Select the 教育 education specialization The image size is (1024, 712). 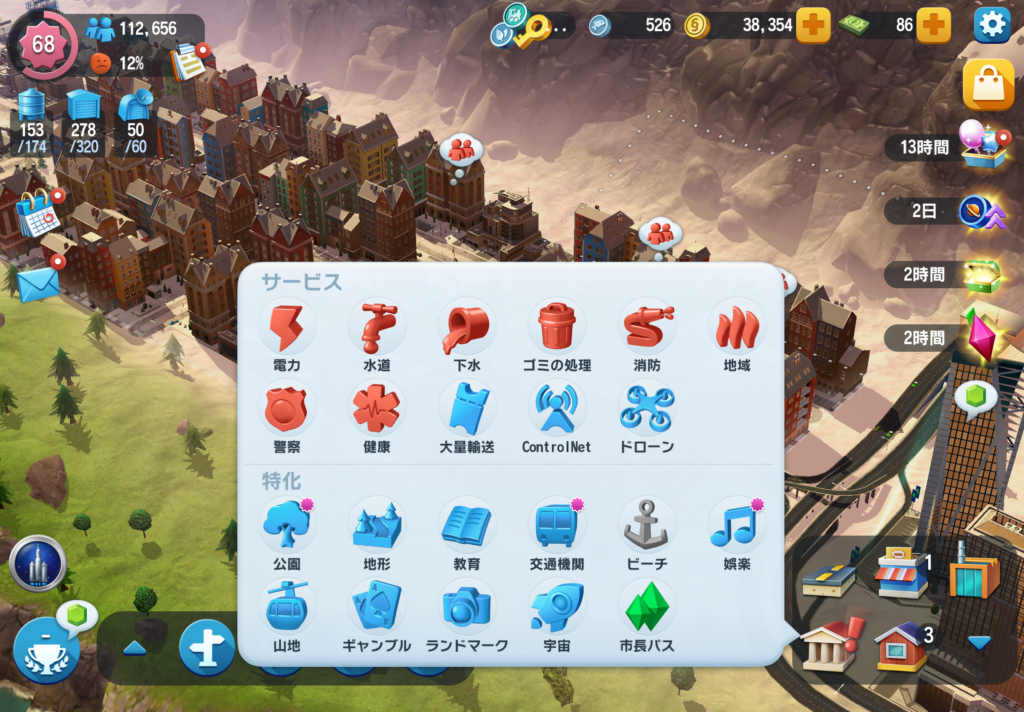(x=466, y=525)
